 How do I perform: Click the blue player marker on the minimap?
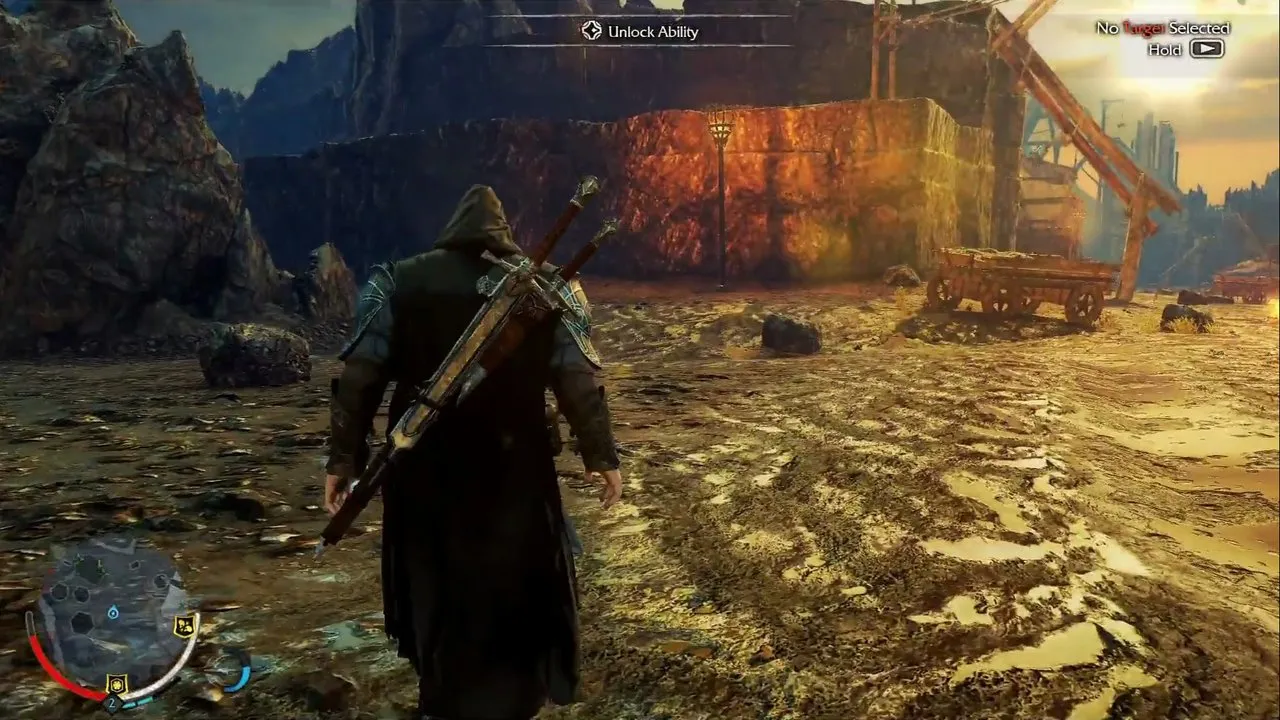[113, 611]
